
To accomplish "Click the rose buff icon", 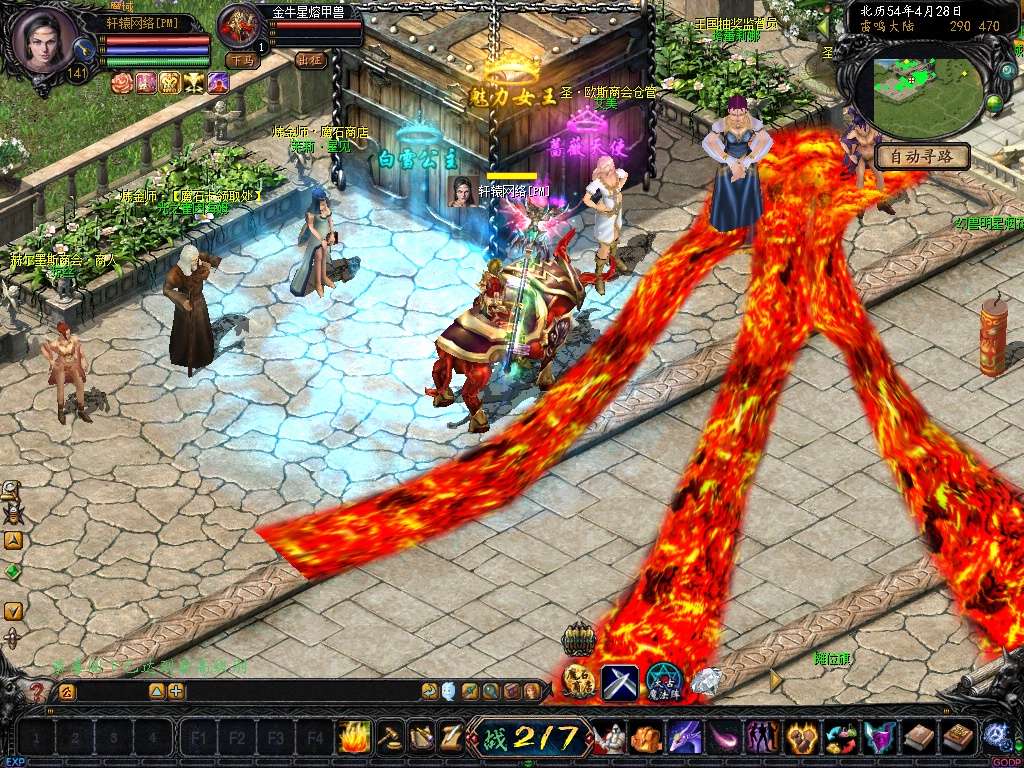I will tap(122, 83).
